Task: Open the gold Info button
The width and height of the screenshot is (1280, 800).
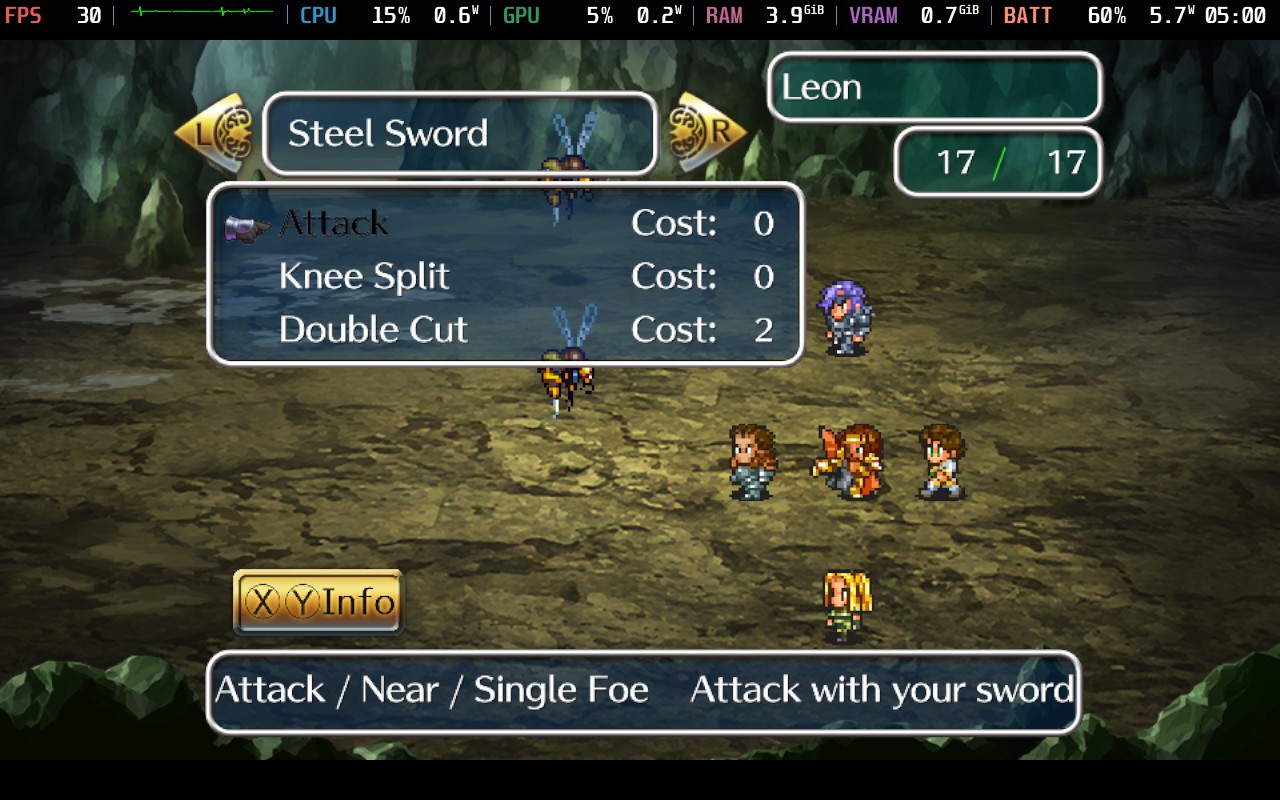Action: pyautogui.click(x=318, y=602)
